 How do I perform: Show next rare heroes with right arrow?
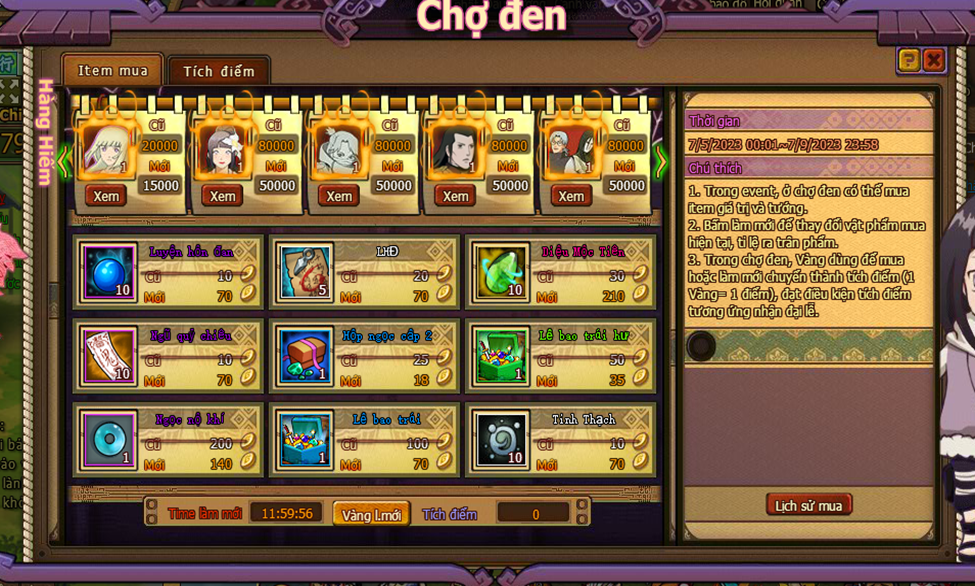point(660,161)
